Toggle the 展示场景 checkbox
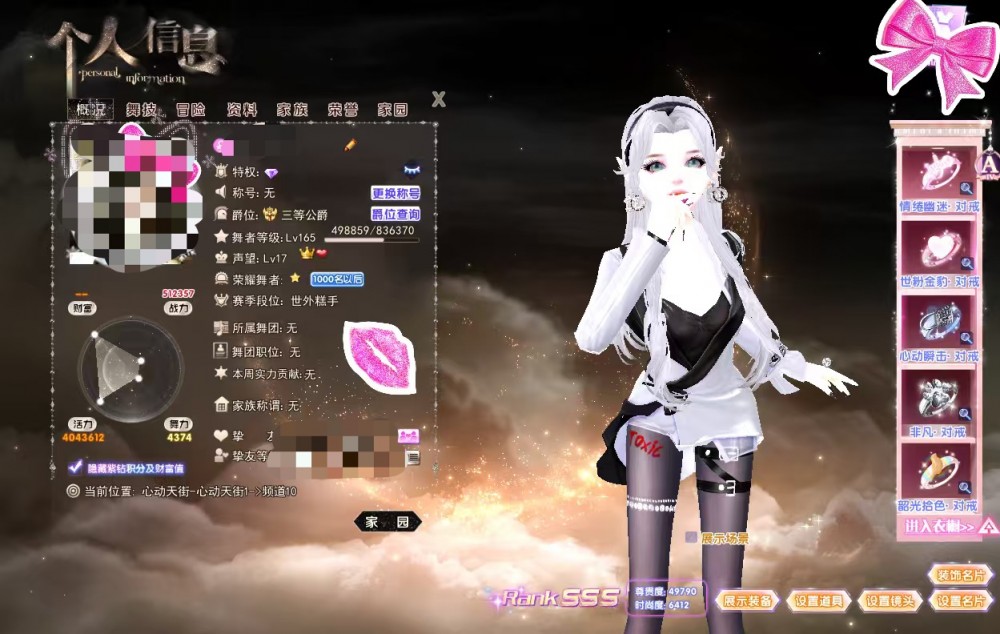The image size is (1000, 634). (691, 538)
